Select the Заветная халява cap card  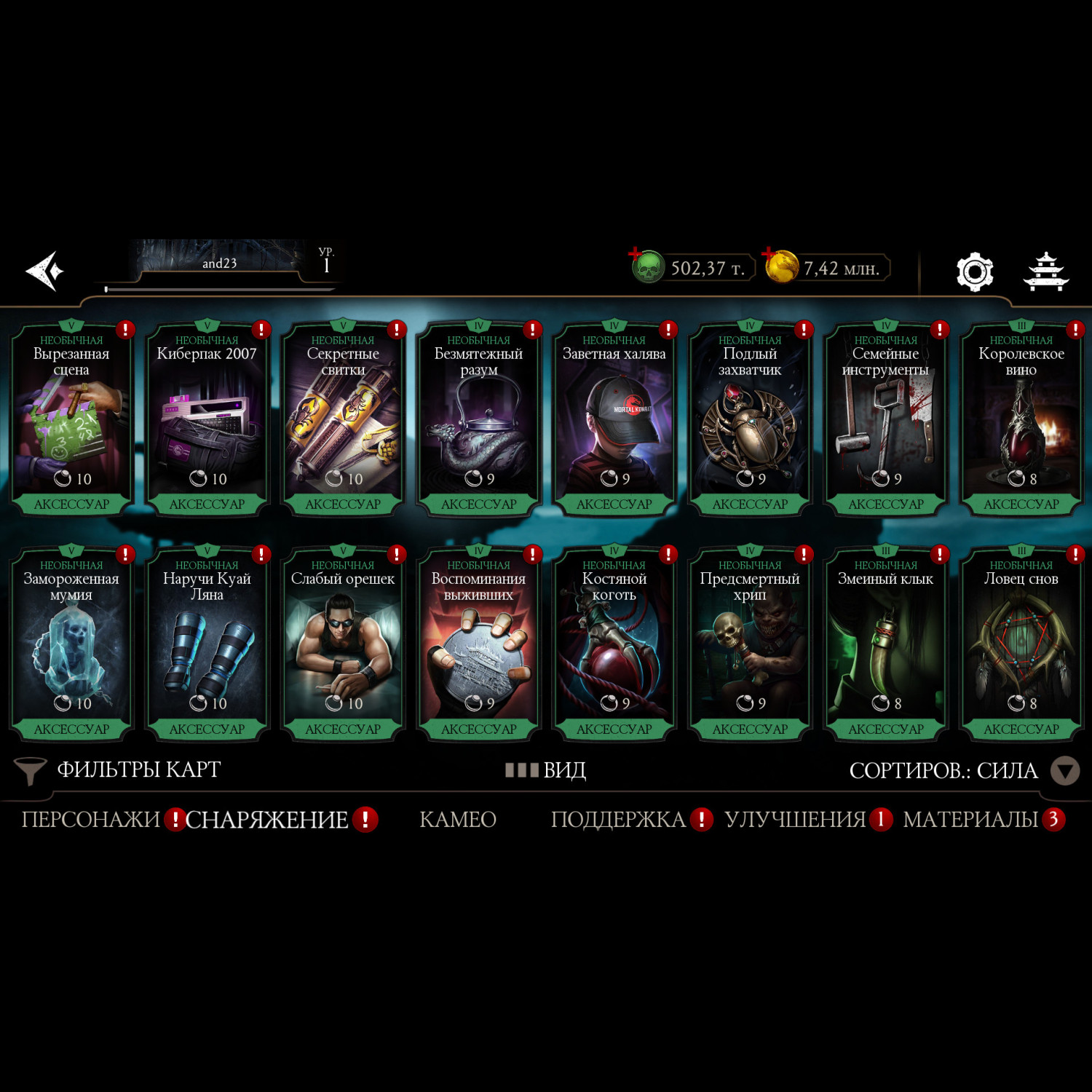point(614,419)
